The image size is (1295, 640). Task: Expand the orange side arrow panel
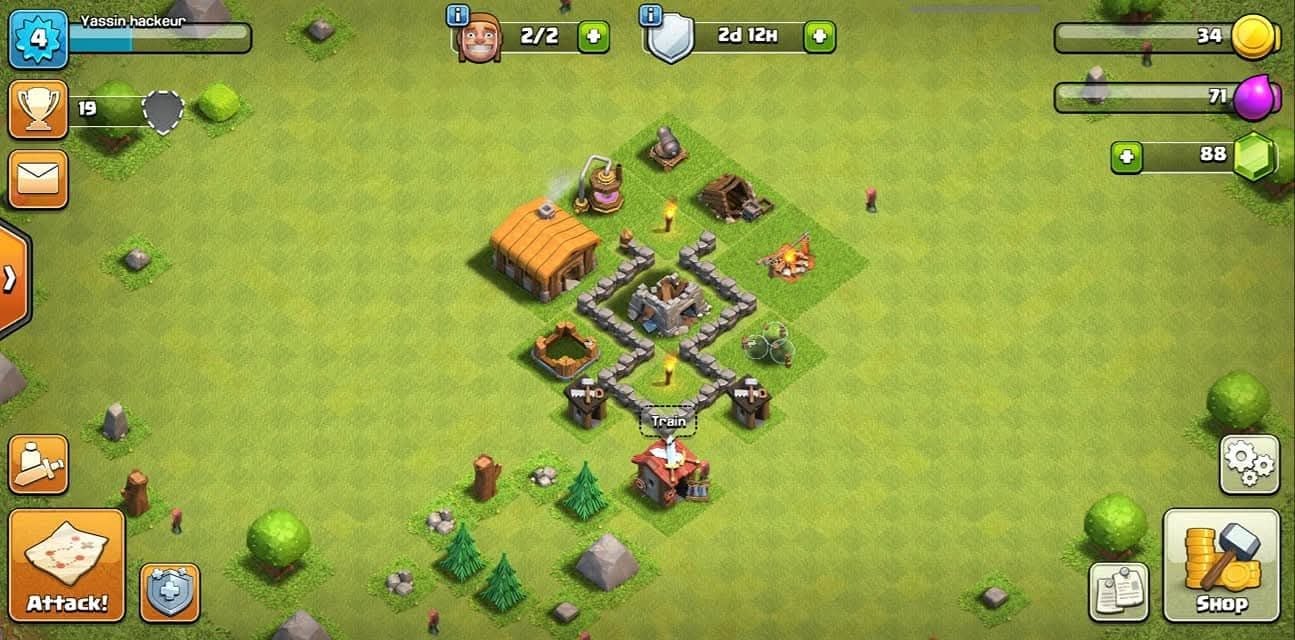12,278
